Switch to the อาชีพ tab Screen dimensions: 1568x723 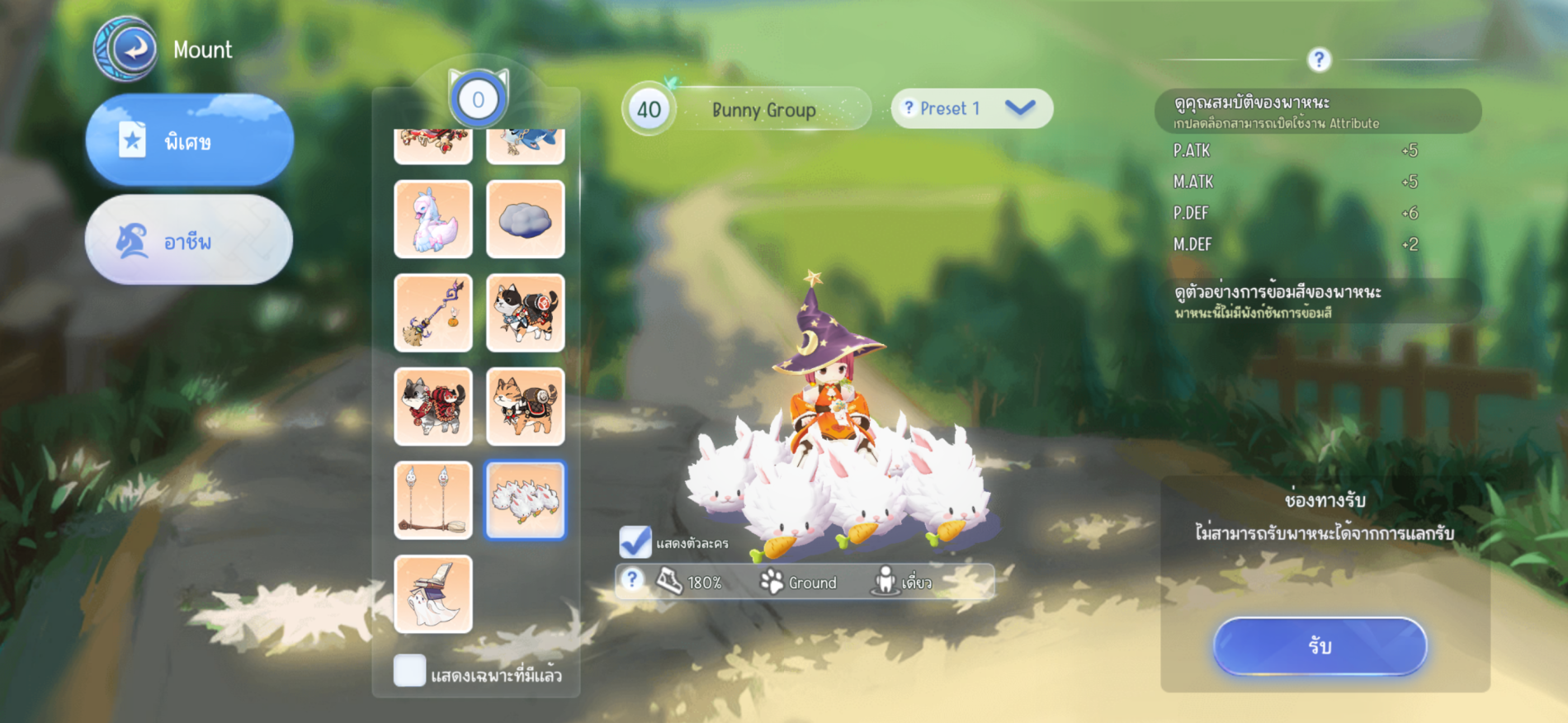(x=189, y=240)
